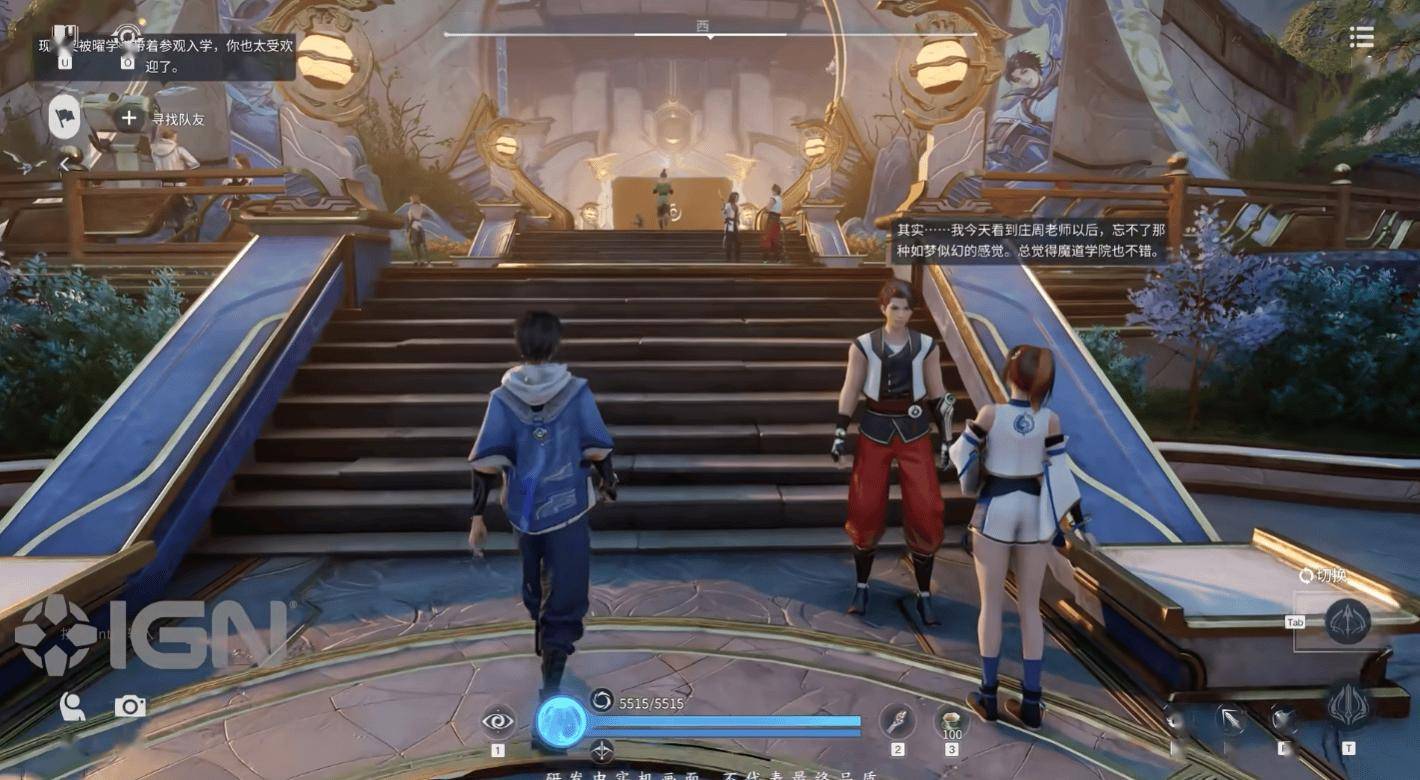Activate the eye vision skill
This screenshot has height=780, width=1420.
click(x=498, y=721)
